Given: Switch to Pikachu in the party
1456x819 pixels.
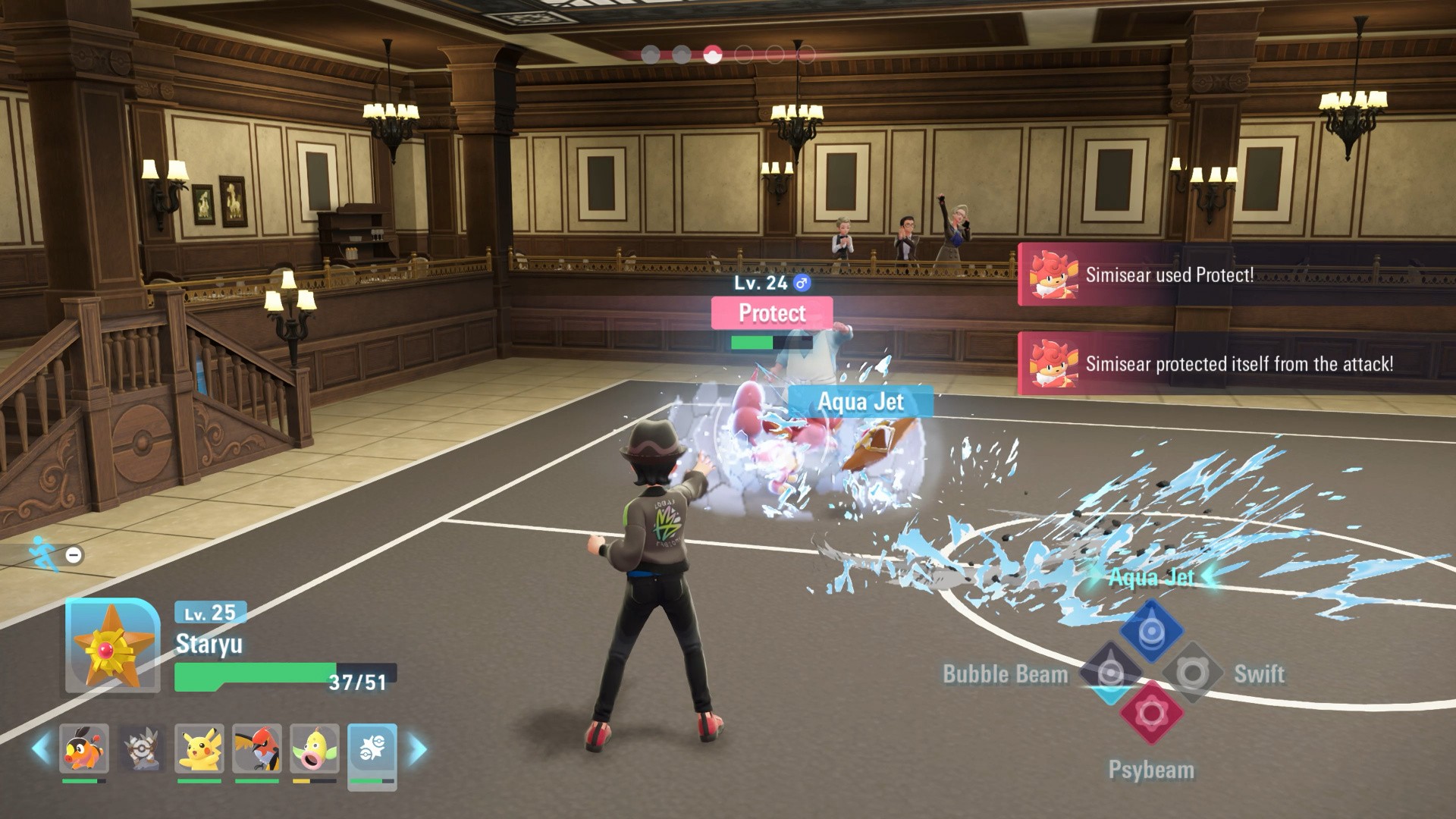Looking at the screenshot, I should pos(199,748).
